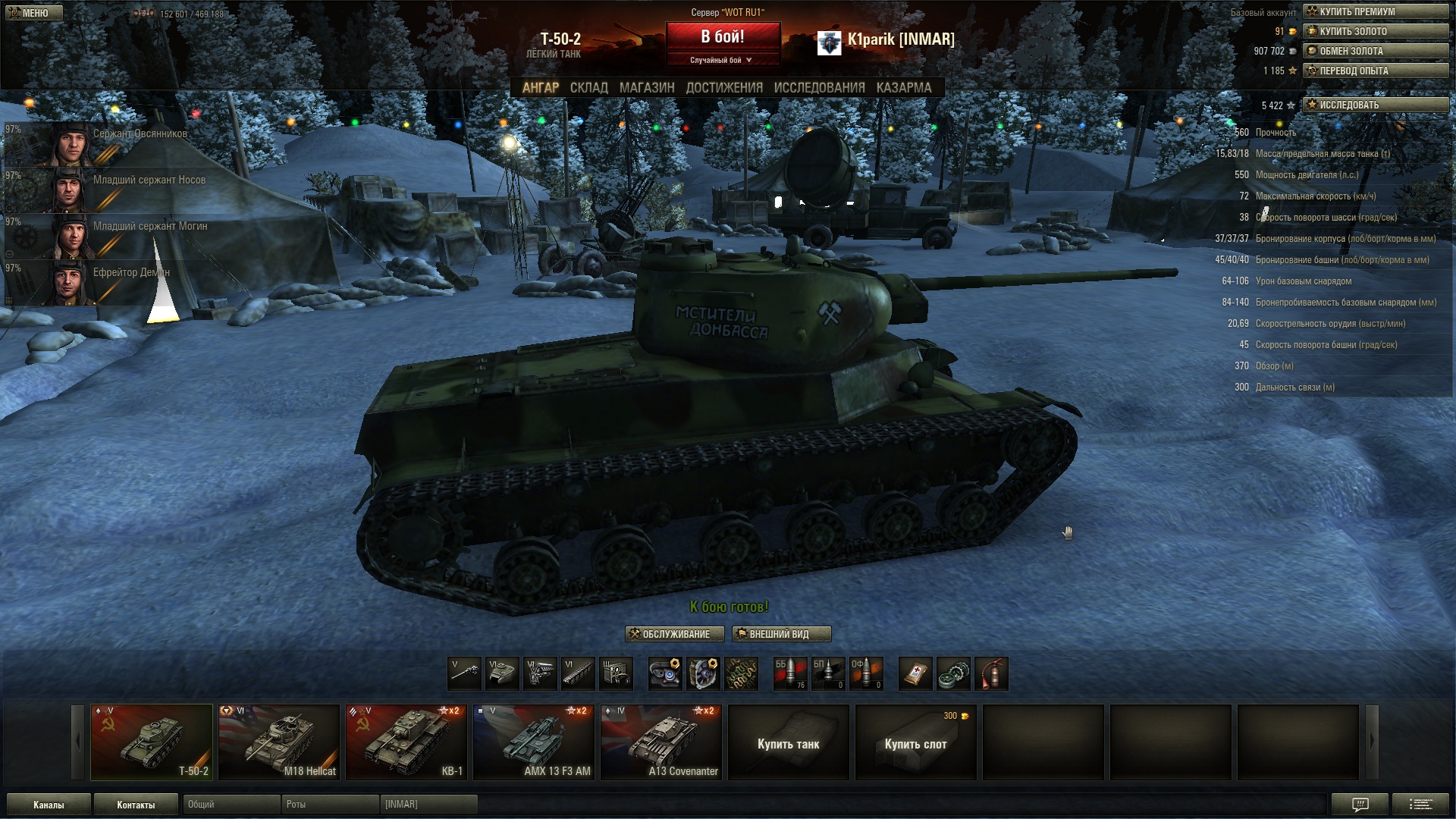Go to the МАГАЗИН tab
The image size is (1456, 819).
[x=646, y=88]
